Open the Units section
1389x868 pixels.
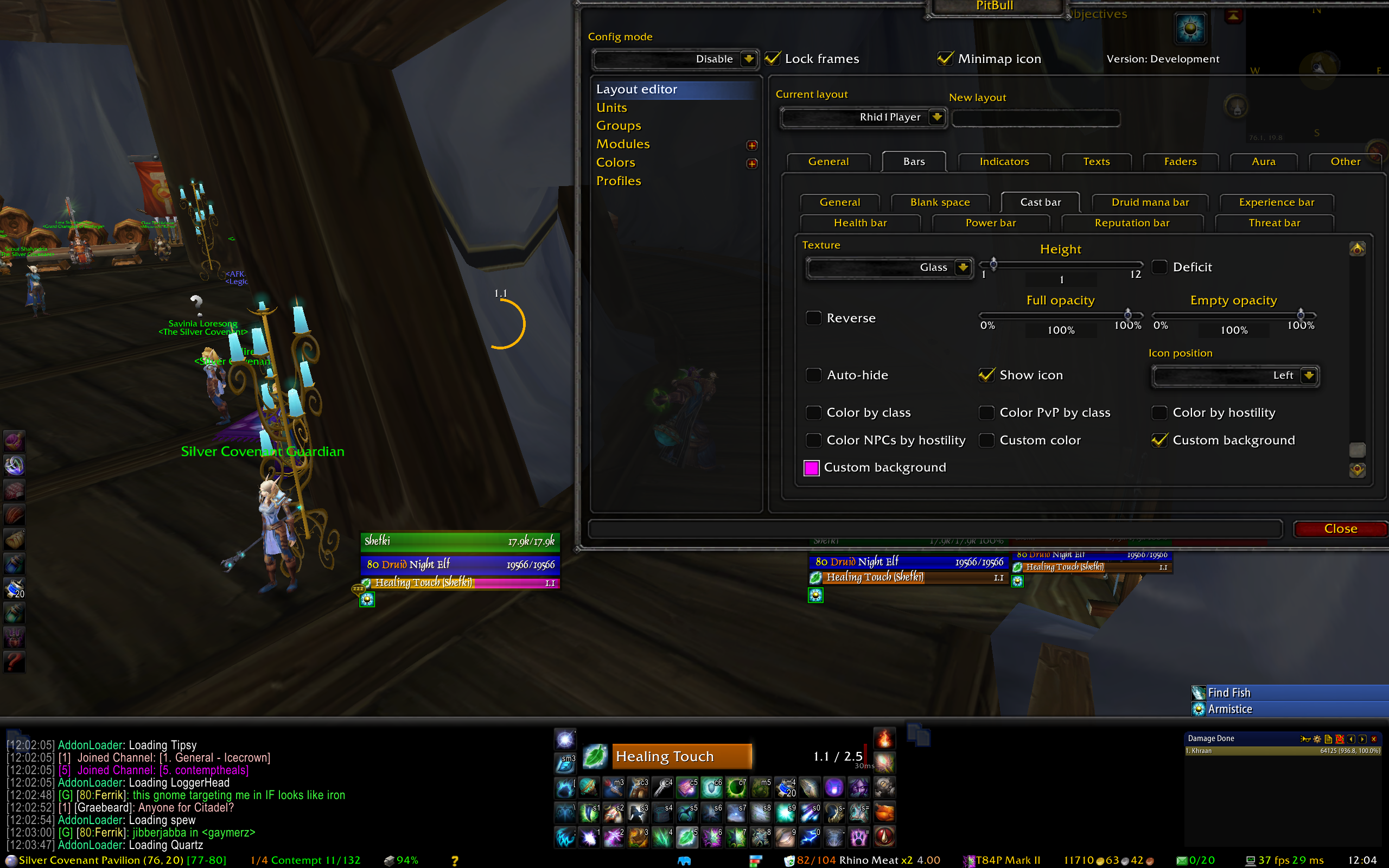611,107
